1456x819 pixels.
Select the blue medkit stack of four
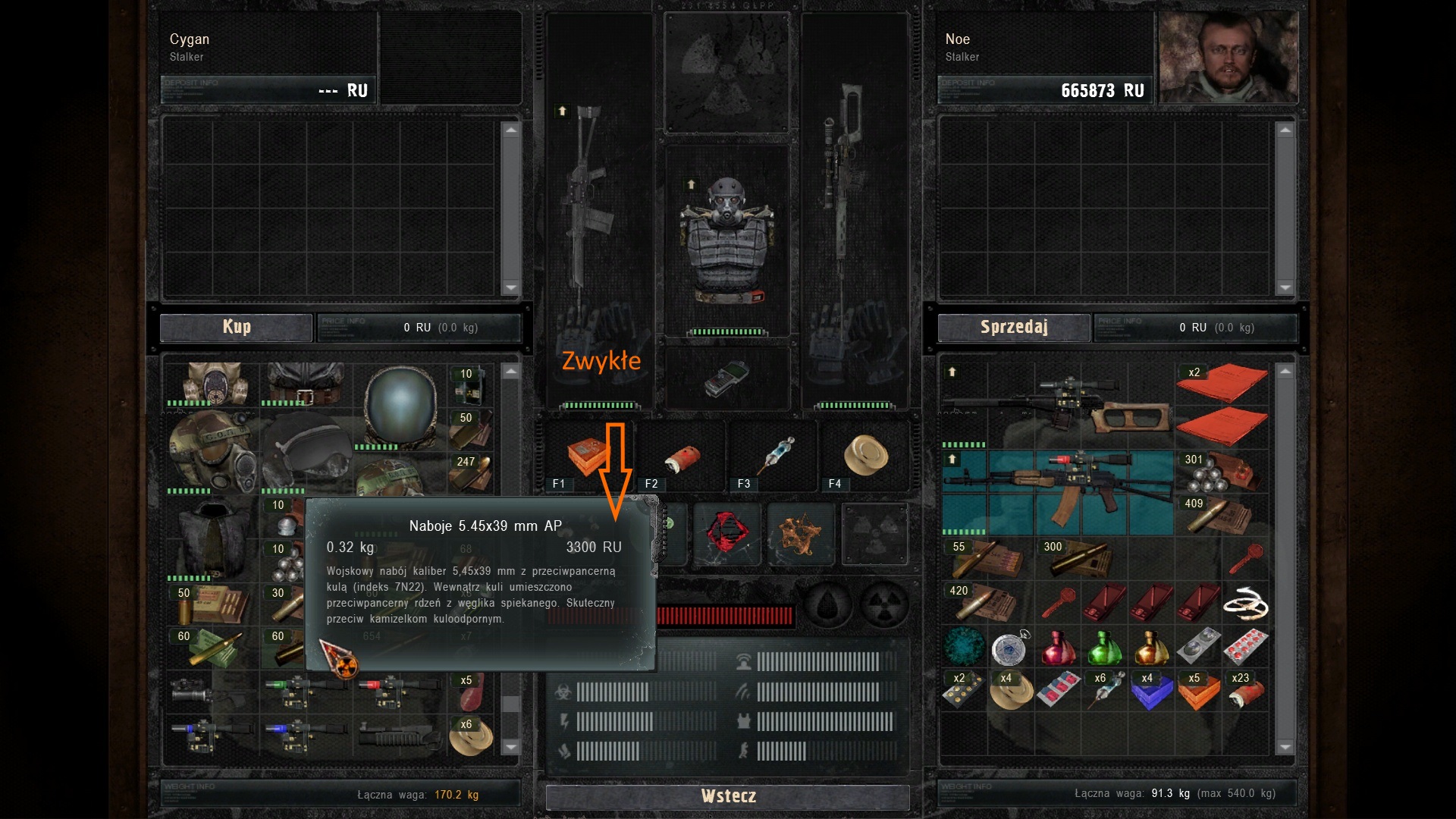pyautogui.click(x=1151, y=691)
